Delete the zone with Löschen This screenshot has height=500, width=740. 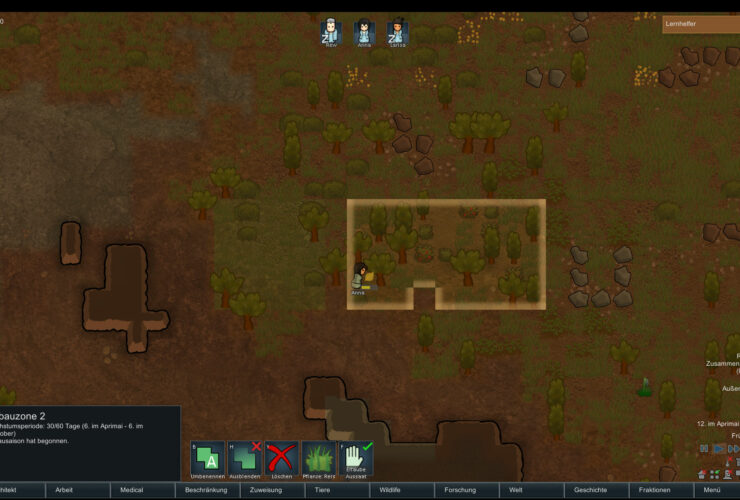coord(282,459)
